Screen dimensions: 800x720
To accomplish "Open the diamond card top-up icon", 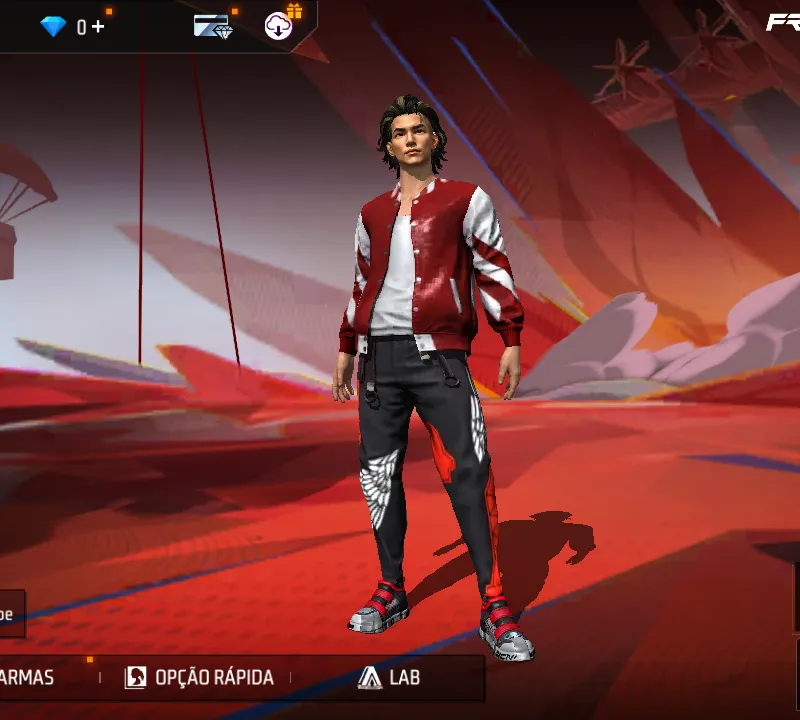I will [213, 27].
